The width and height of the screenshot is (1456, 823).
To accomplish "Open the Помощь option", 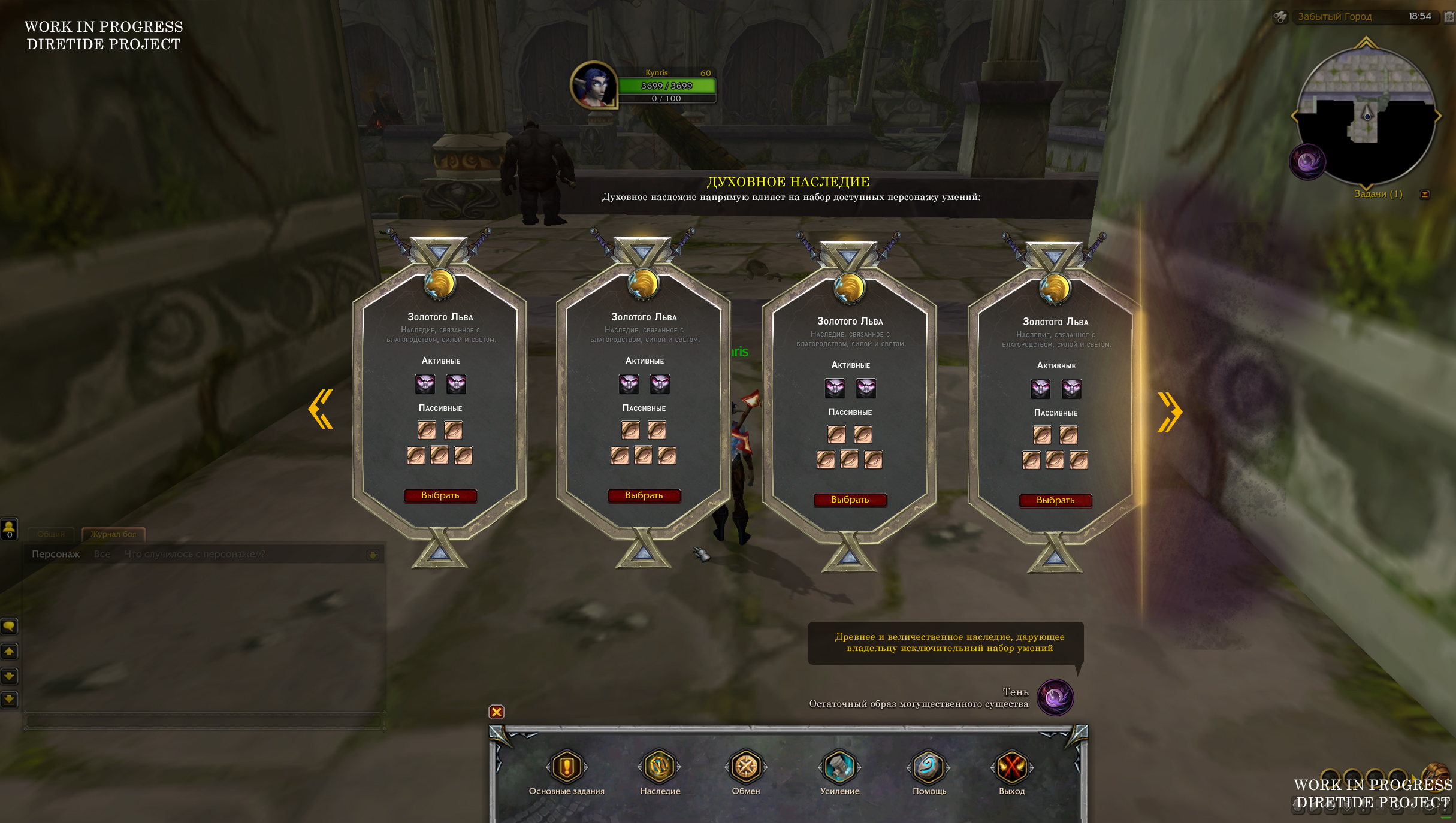I will (x=929, y=767).
